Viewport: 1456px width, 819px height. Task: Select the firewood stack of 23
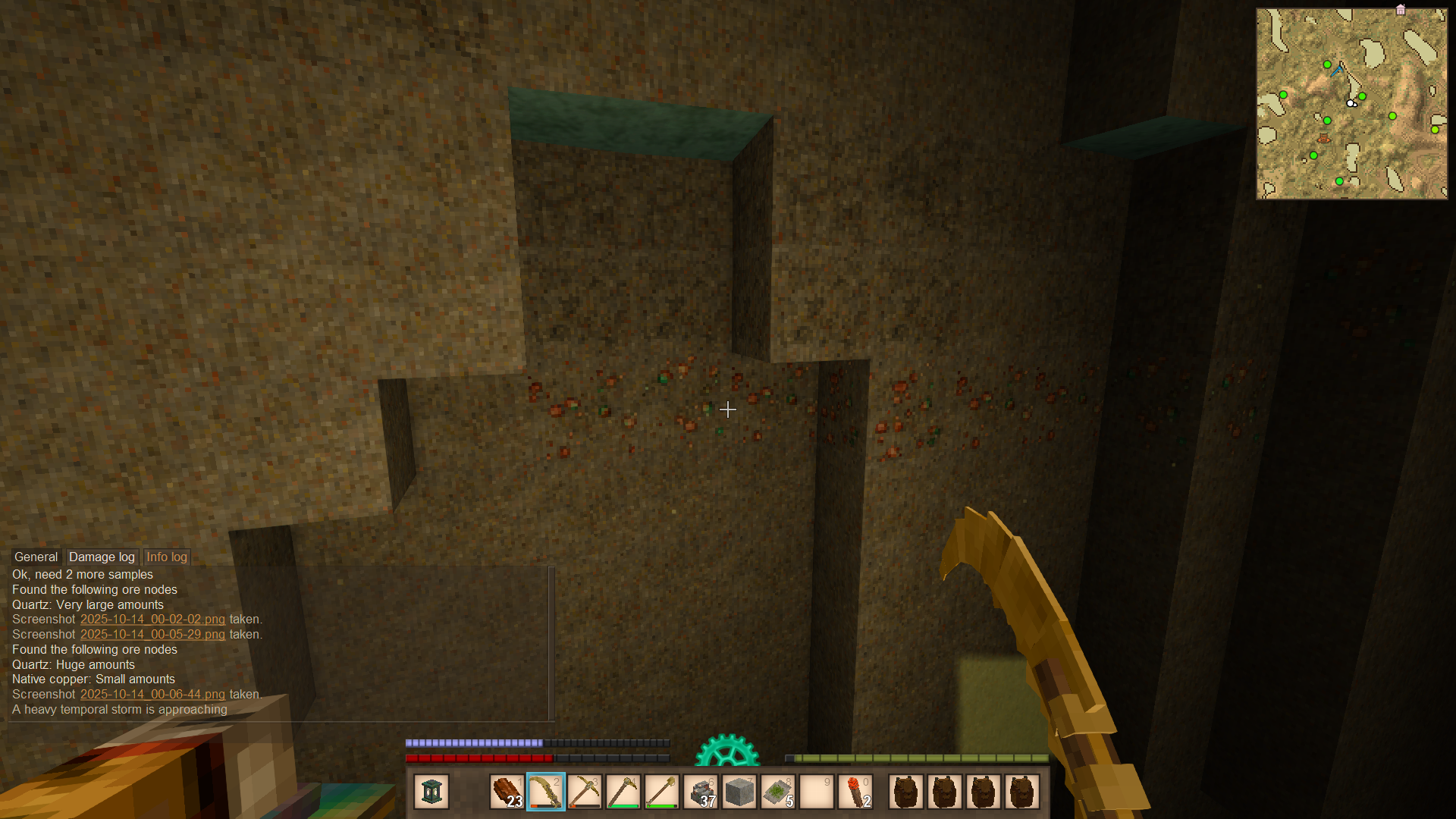point(507,792)
